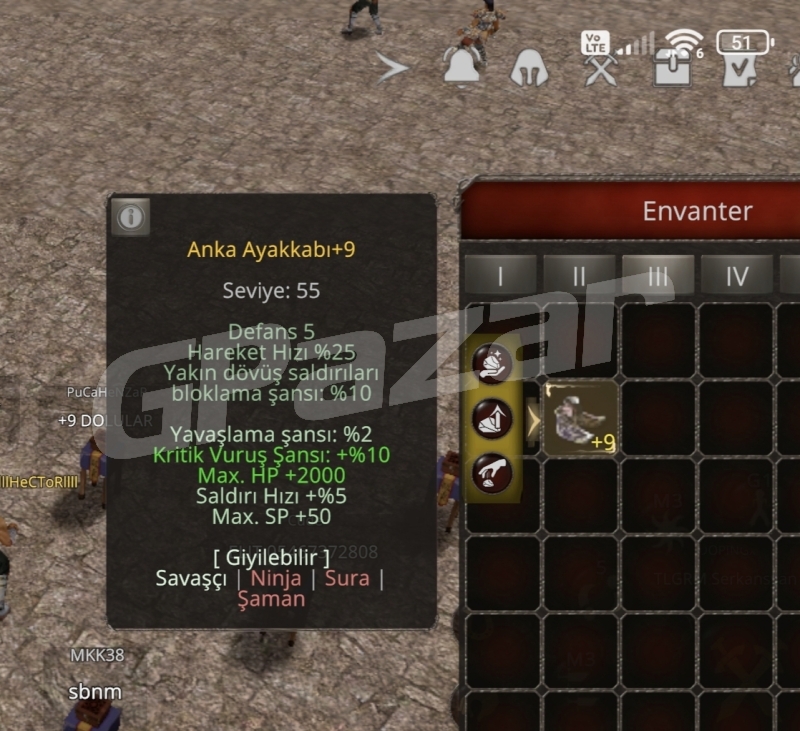
Task: Open the checkmark quest scroll icon
Action: tap(740, 68)
